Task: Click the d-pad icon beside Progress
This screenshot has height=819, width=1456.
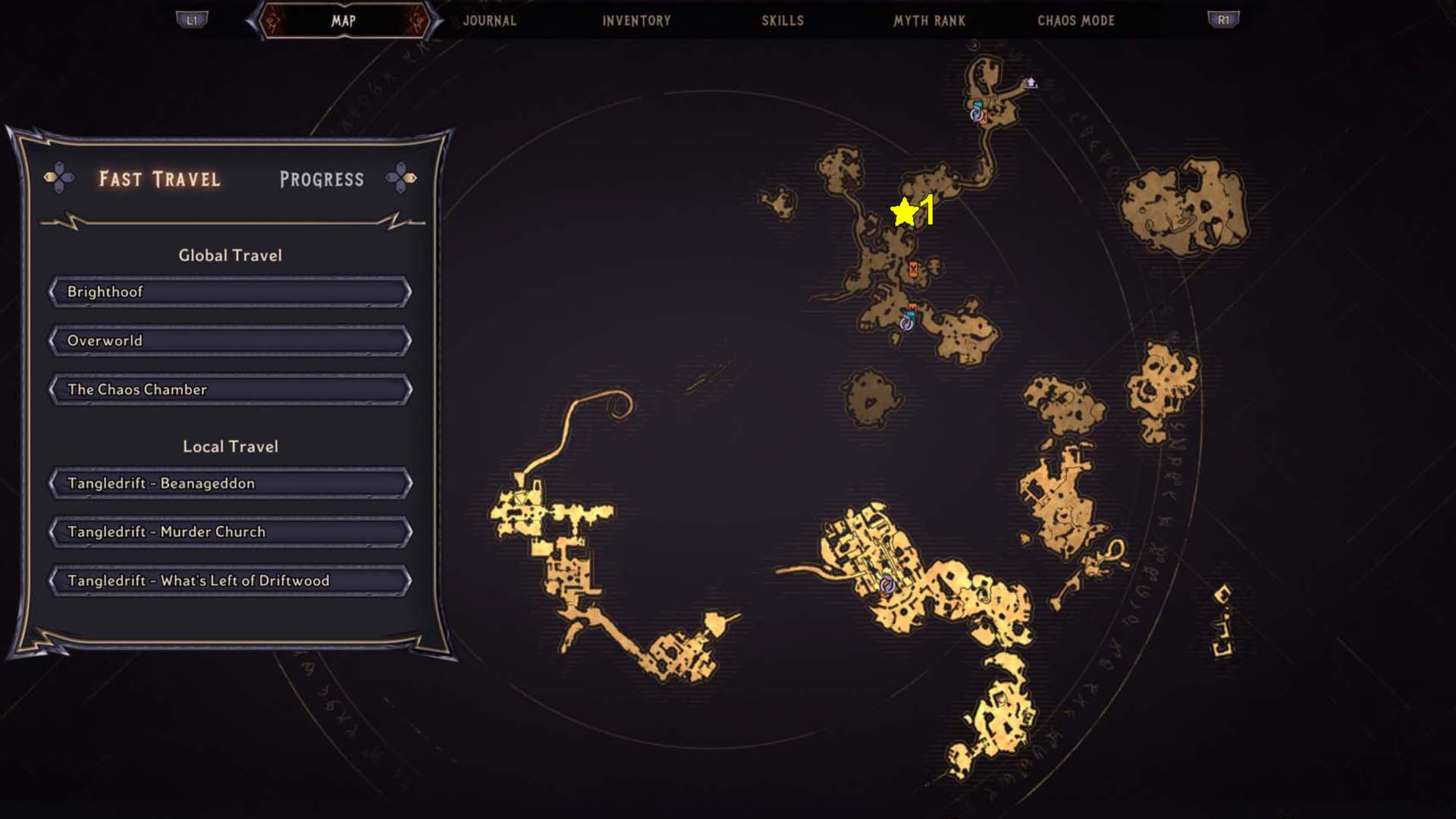Action: click(400, 179)
